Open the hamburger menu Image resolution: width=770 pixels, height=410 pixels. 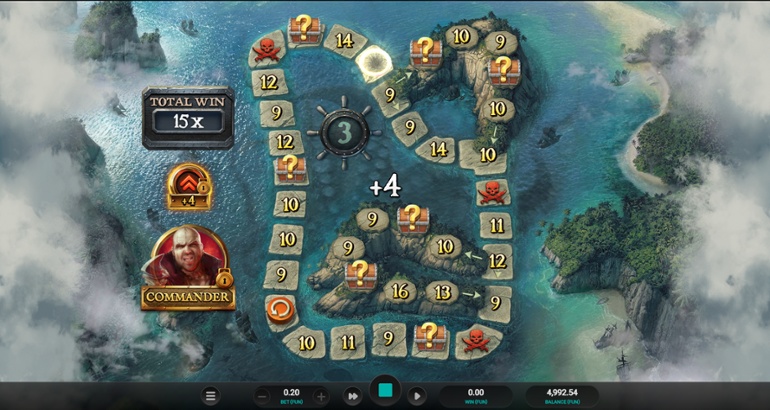pyautogui.click(x=210, y=396)
